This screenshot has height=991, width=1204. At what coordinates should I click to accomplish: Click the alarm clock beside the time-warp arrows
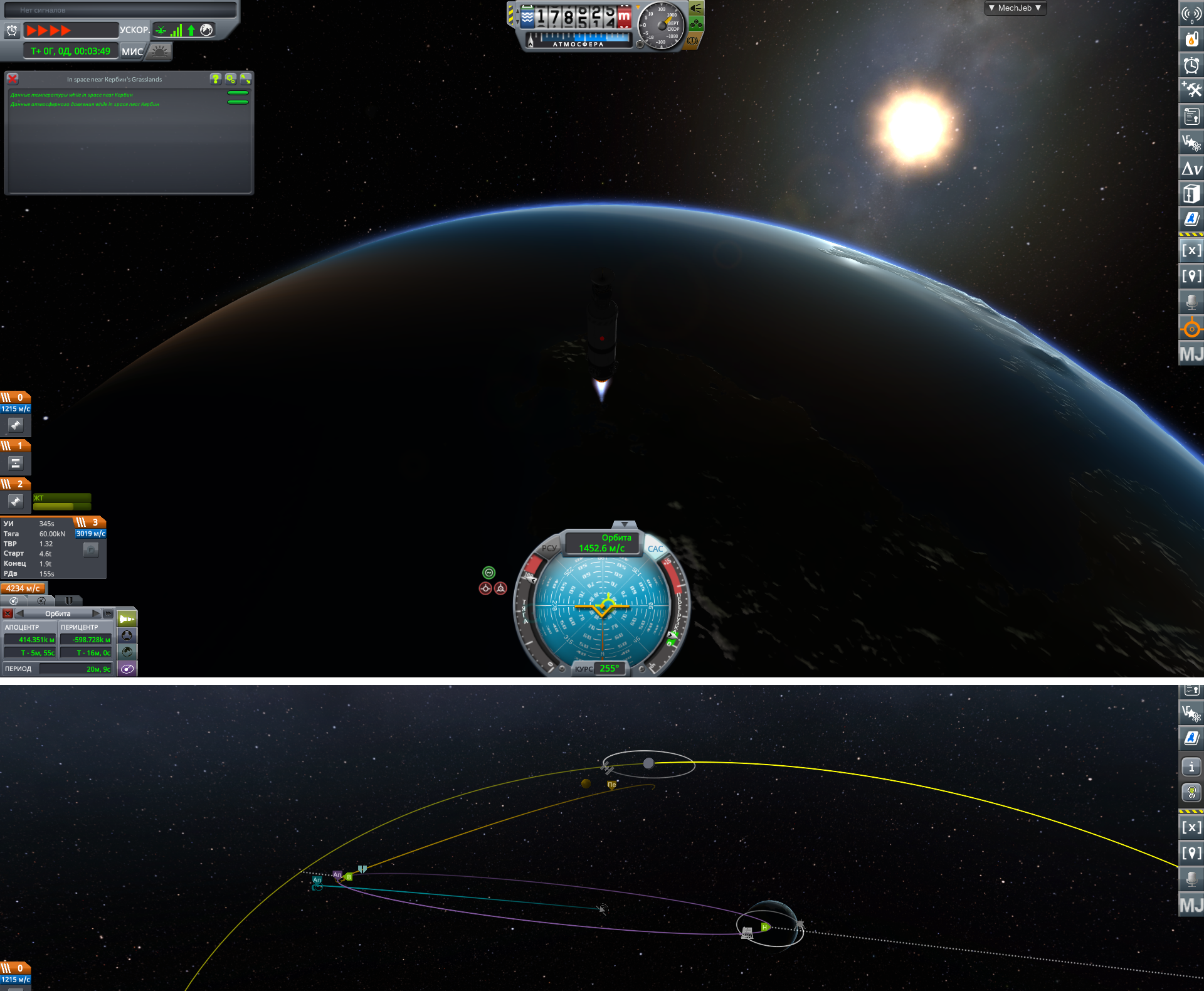click(x=12, y=30)
